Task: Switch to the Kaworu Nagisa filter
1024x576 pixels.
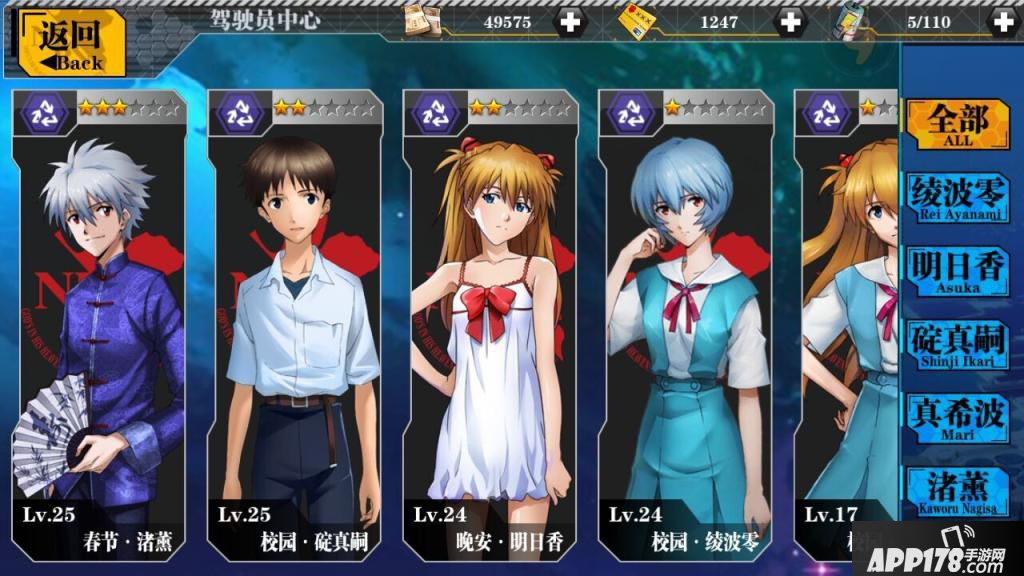Action: 957,490
